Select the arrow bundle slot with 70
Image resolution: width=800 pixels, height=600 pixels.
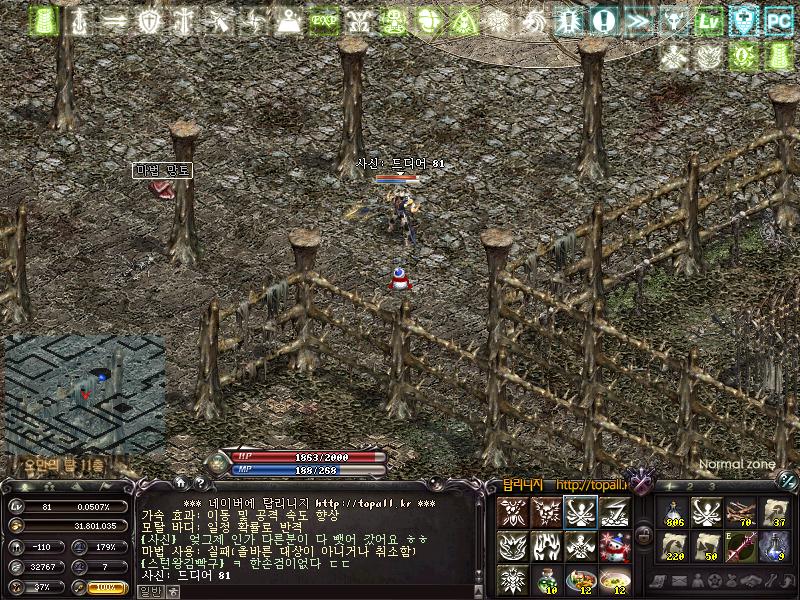pyautogui.click(x=741, y=513)
